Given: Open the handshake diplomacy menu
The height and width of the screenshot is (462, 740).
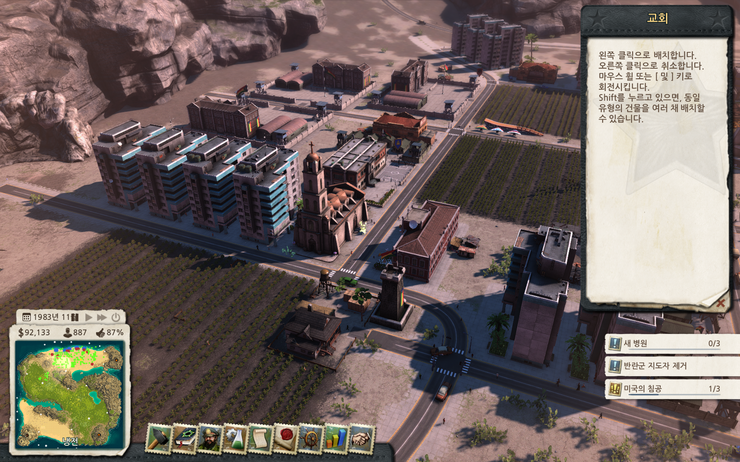Looking at the screenshot, I should [361, 438].
